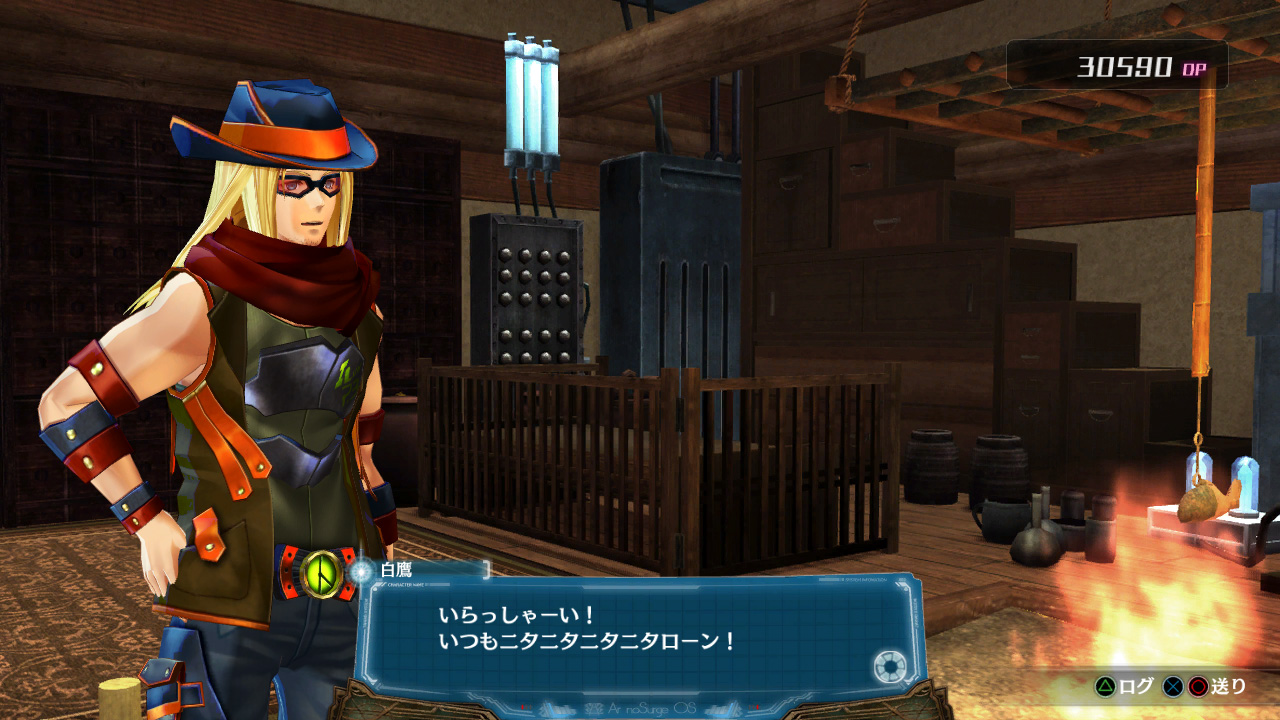
Task: Advance the dialogue via the circular continue icon
Action: click(x=888, y=667)
